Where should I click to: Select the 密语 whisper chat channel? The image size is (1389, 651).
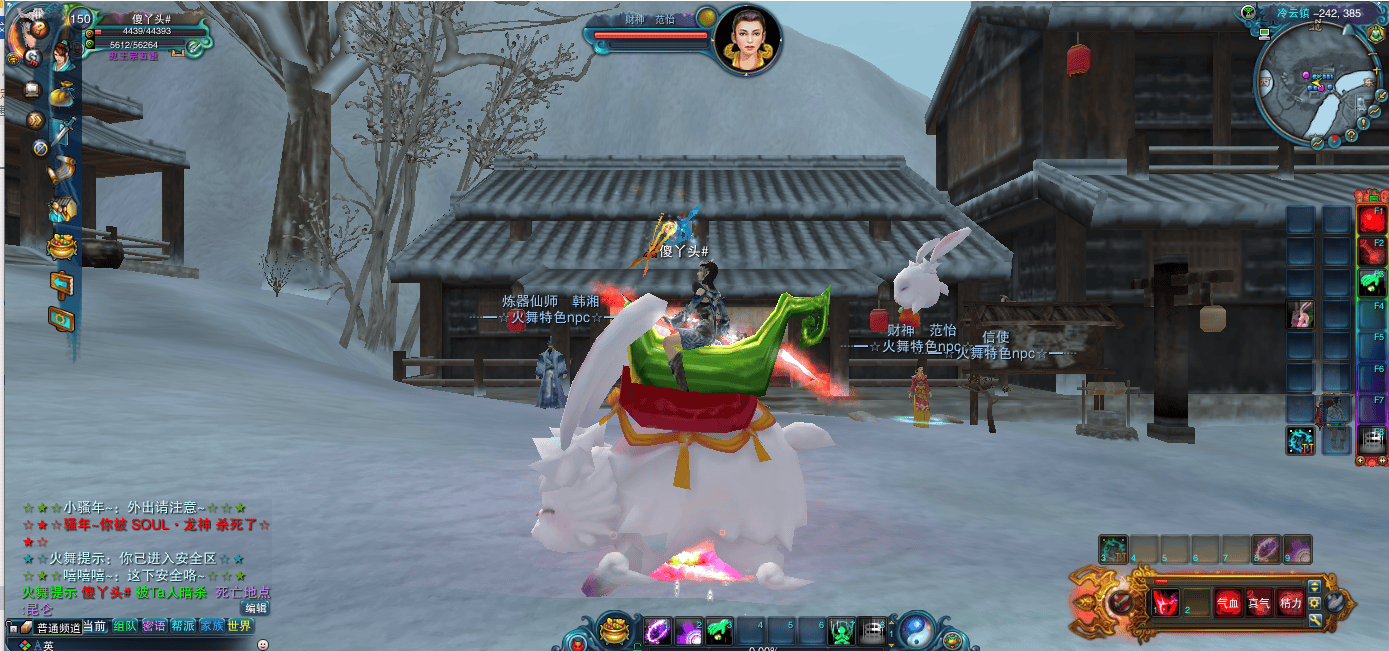coord(154,627)
